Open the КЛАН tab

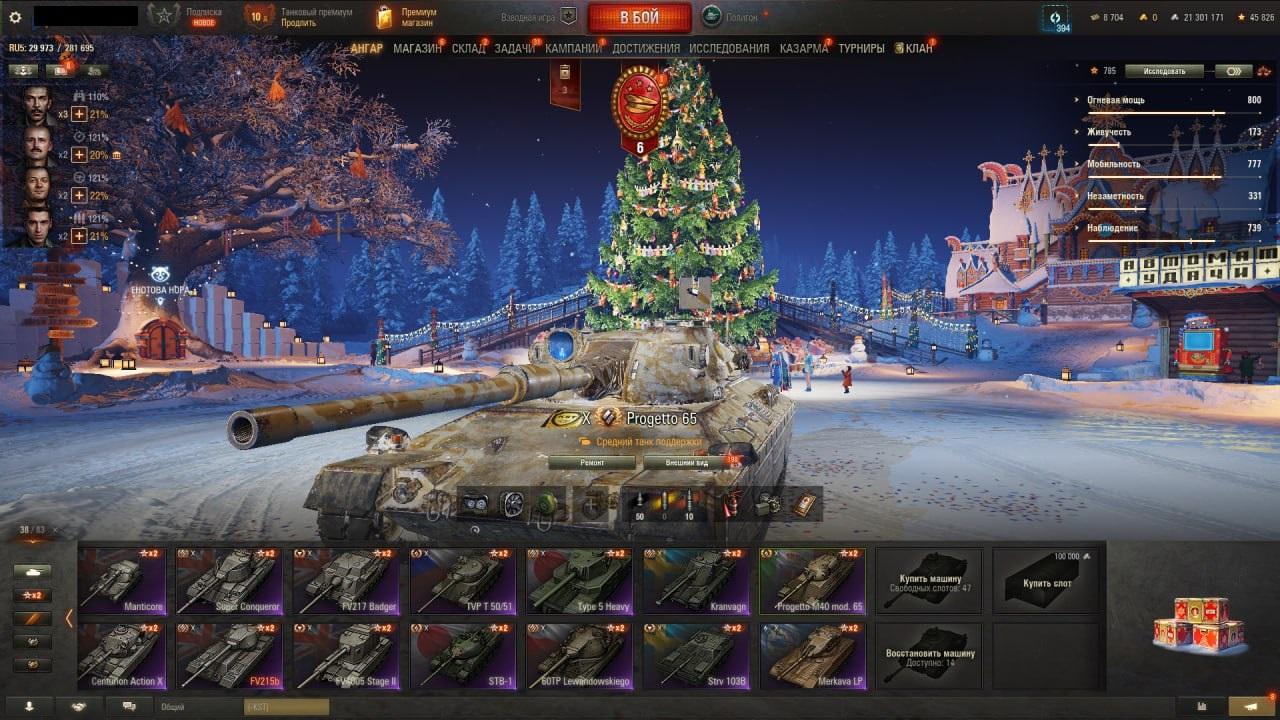pos(917,48)
